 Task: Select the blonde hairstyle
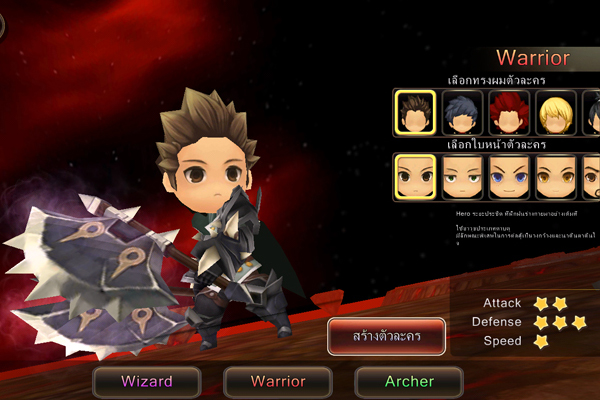pos(556,112)
